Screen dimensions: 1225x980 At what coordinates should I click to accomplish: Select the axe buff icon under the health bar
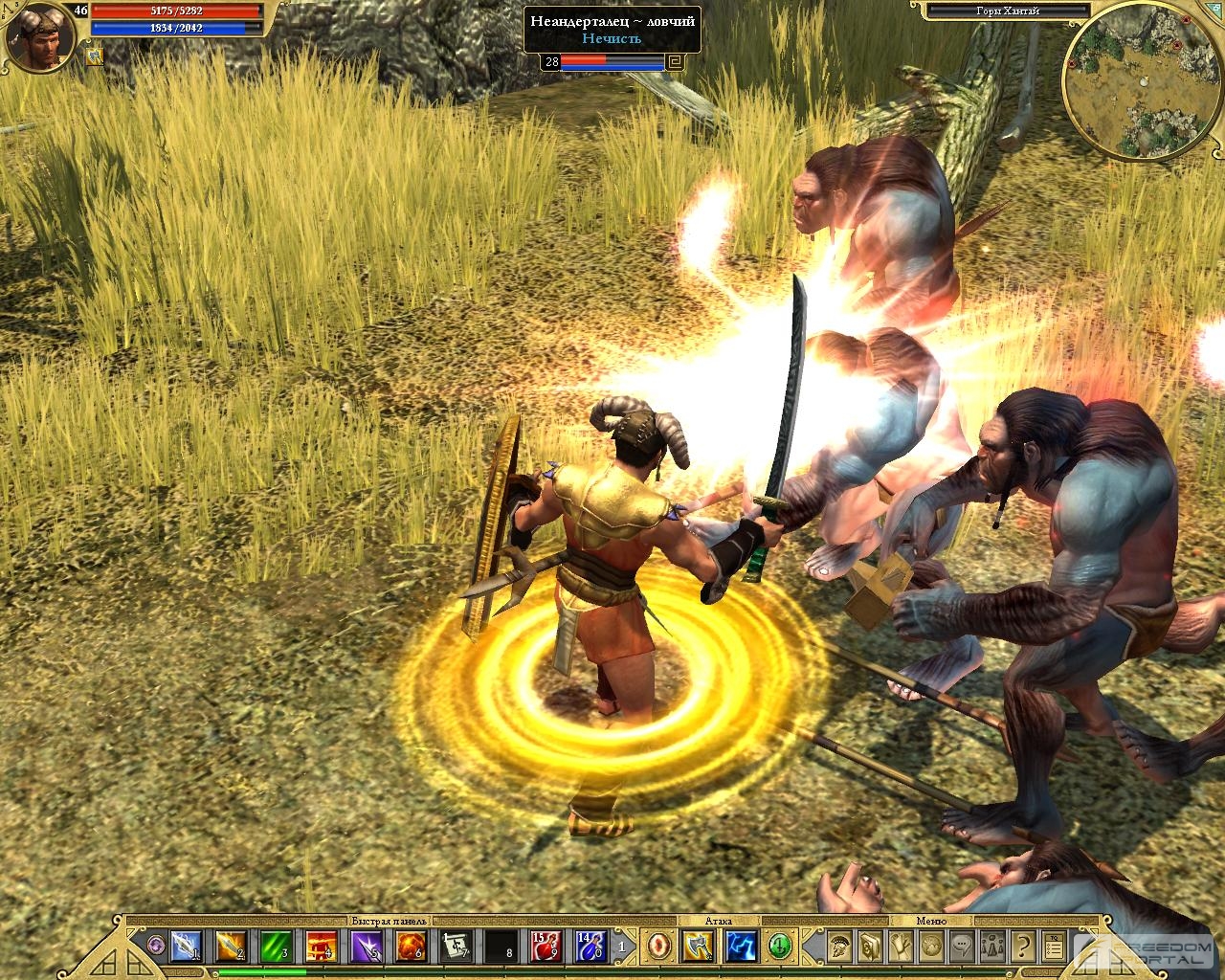point(96,57)
